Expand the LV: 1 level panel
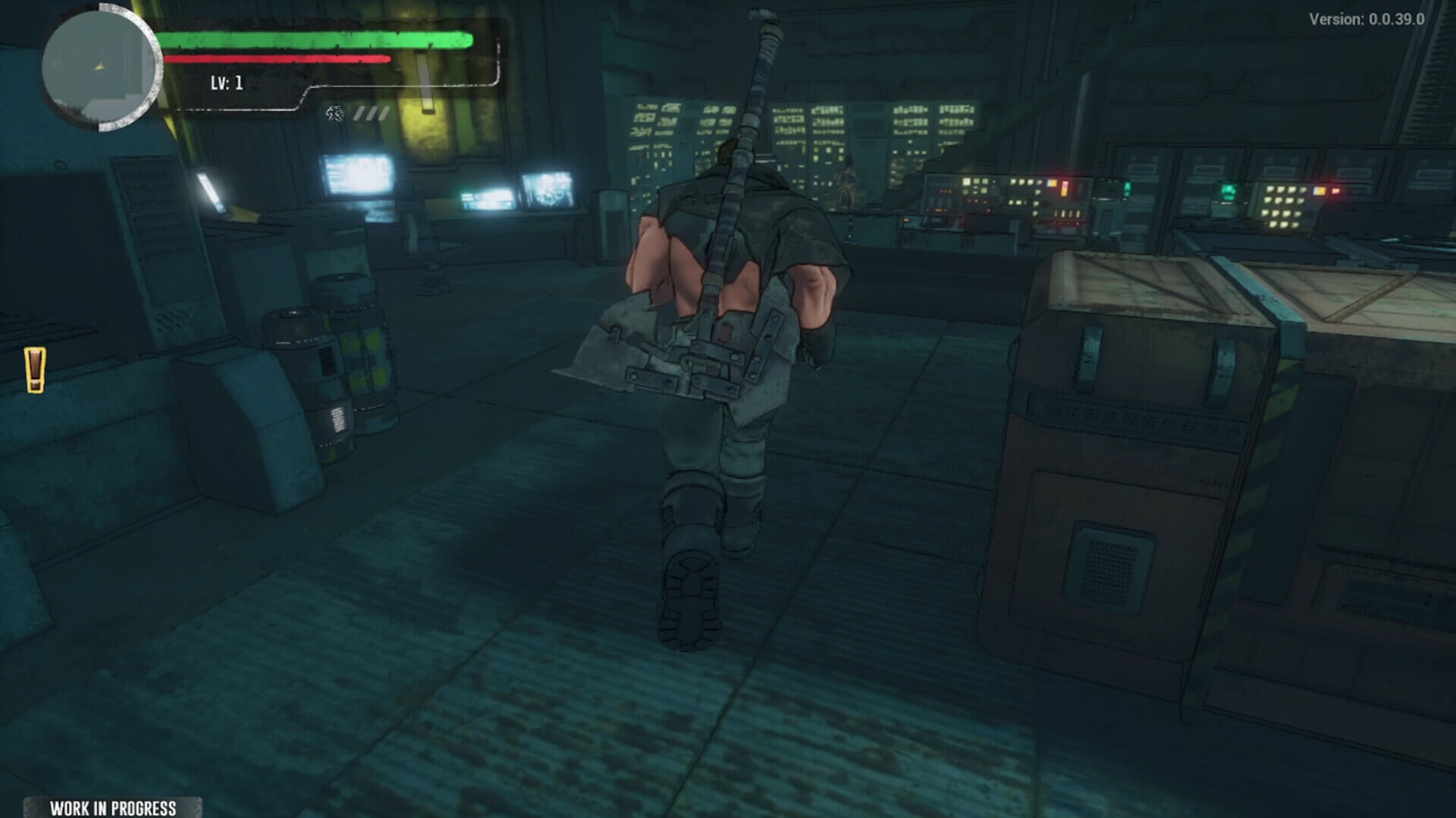This screenshot has width=1456, height=818. [x=227, y=83]
